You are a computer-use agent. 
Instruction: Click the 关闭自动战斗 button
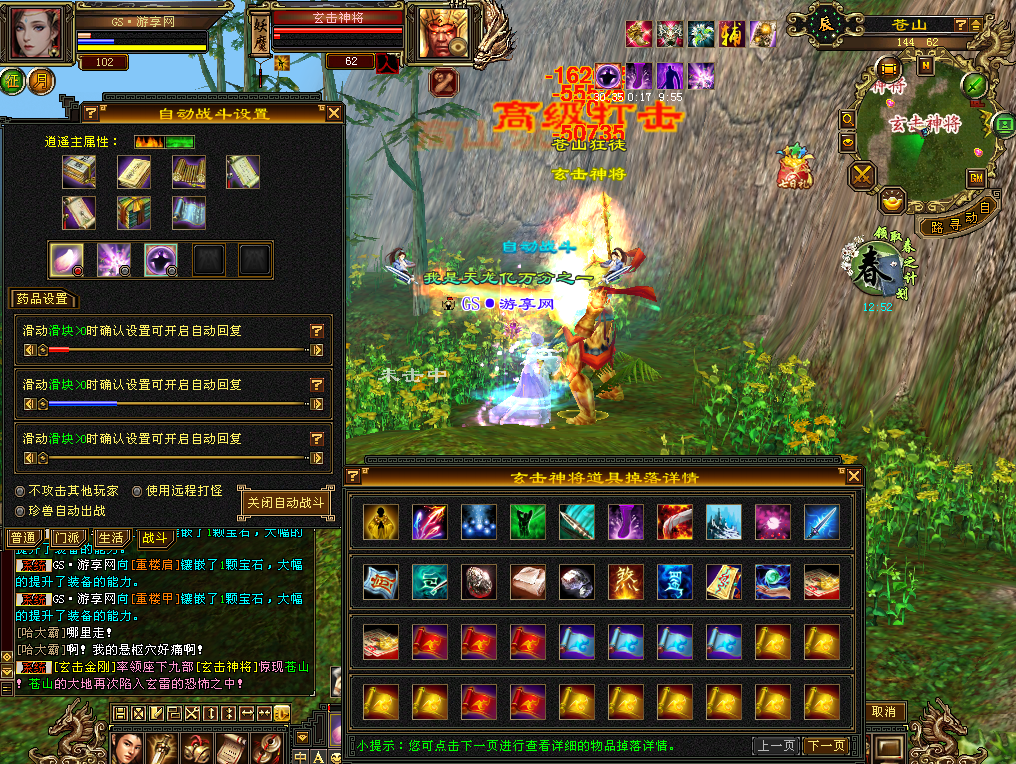tap(286, 503)
